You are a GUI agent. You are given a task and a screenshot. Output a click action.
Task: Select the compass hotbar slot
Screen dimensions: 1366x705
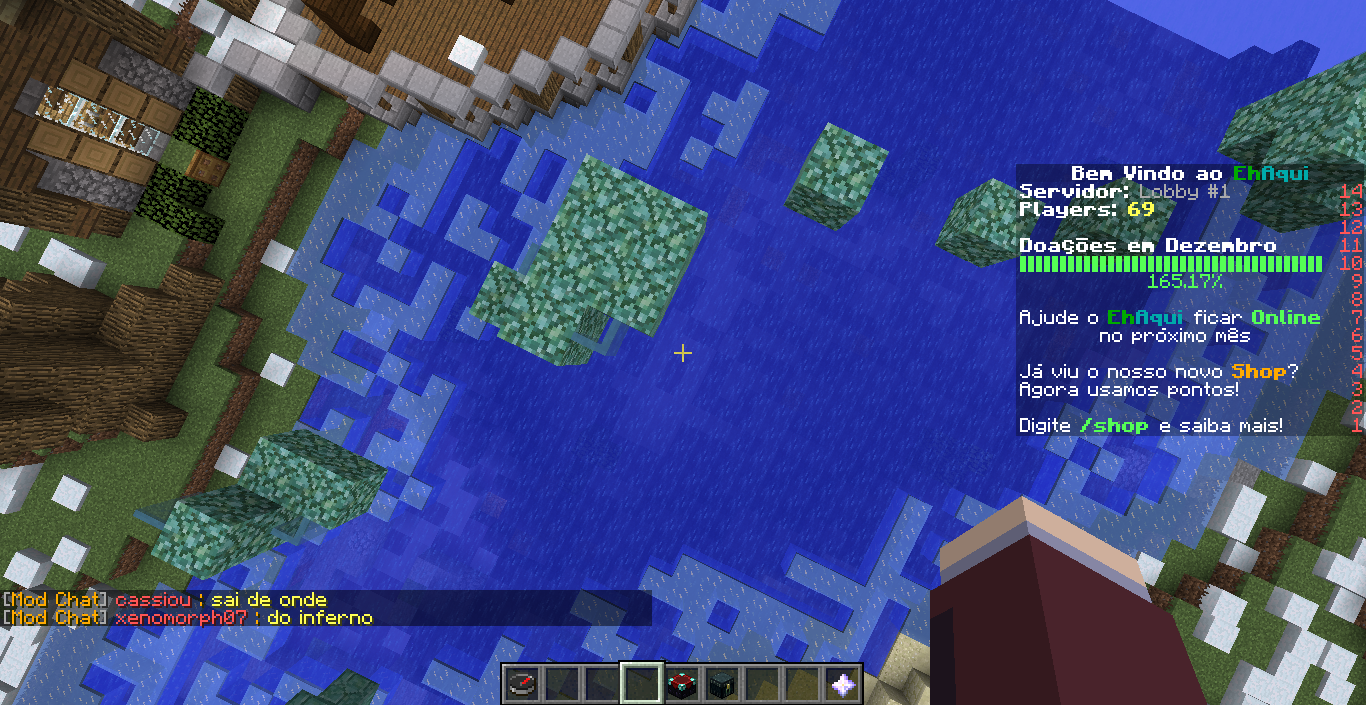coord(520,684)
